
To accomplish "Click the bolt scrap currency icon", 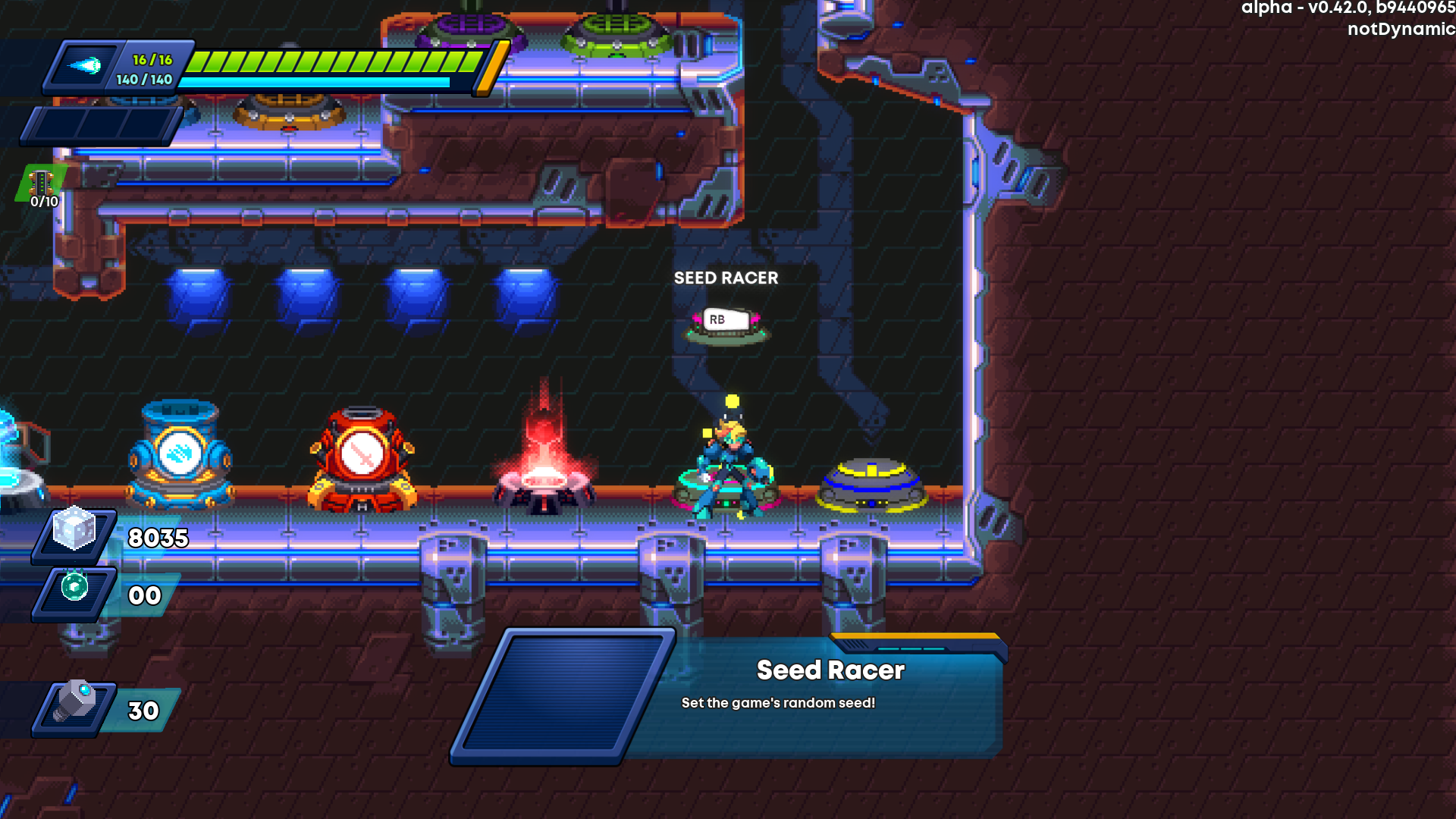I will point(80,708).
